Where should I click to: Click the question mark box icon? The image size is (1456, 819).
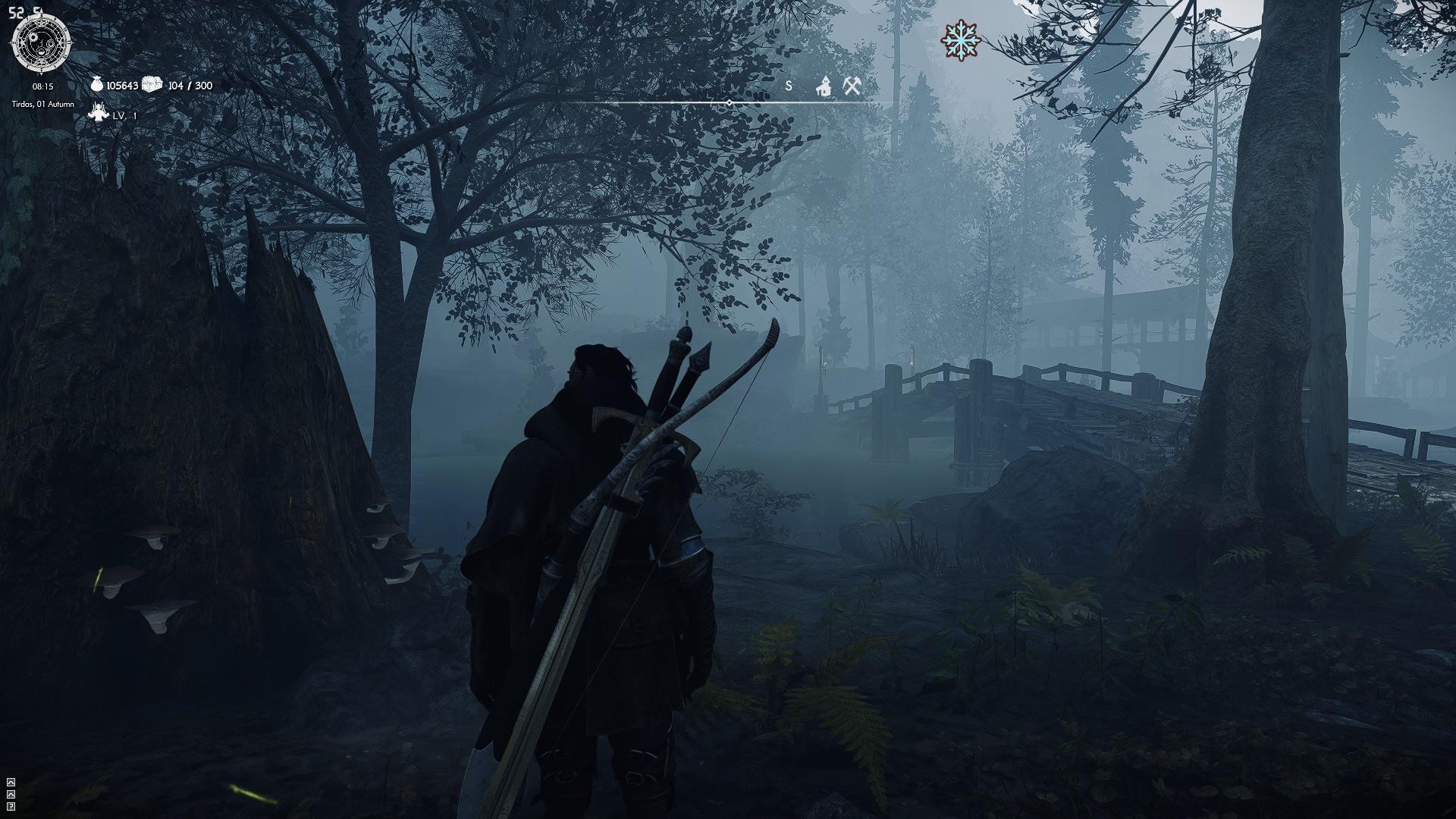tap(11, 806)
